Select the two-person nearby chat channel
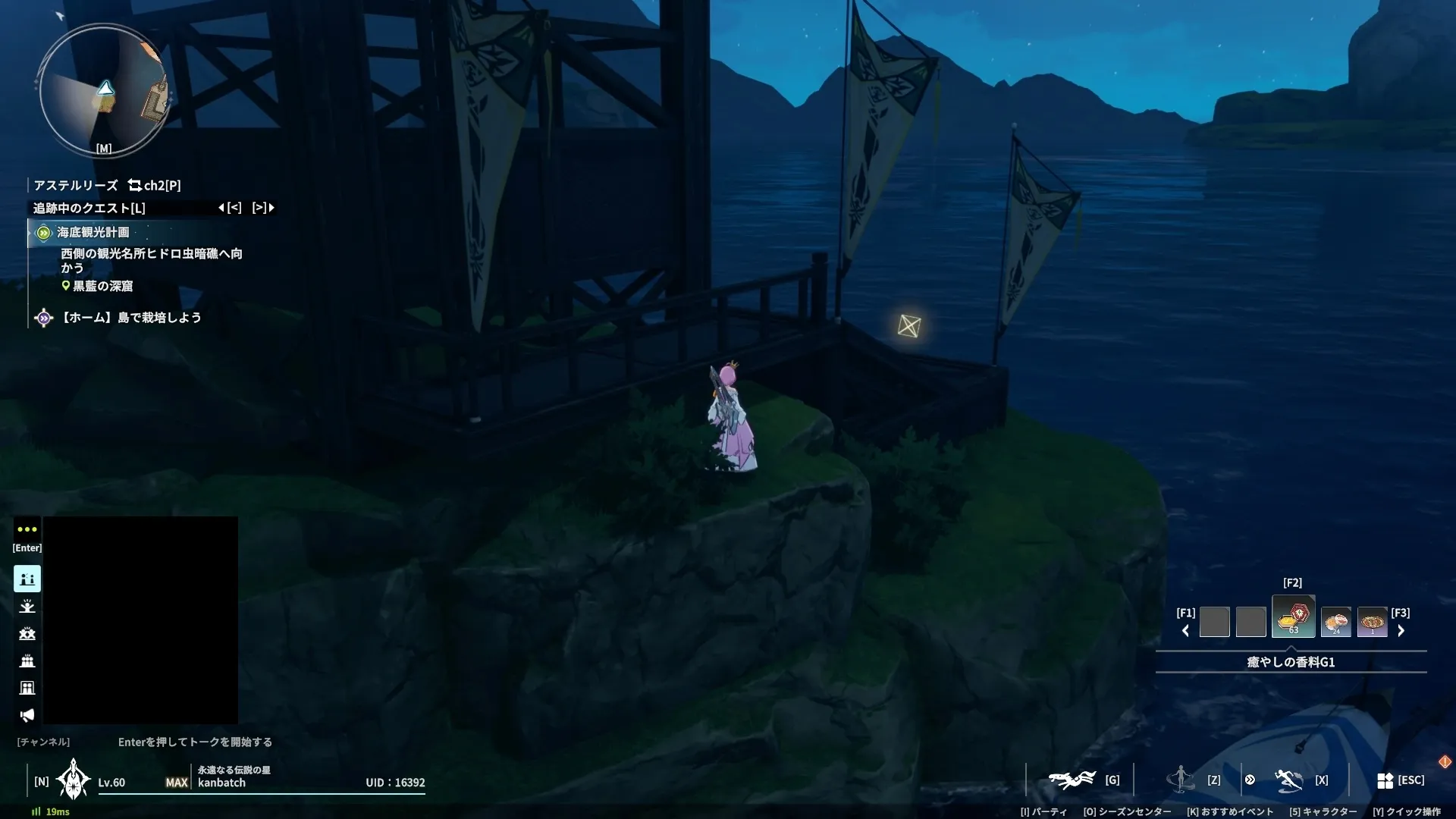The width and height of the screenshot is (1456, 819). (x=27, y=579)
